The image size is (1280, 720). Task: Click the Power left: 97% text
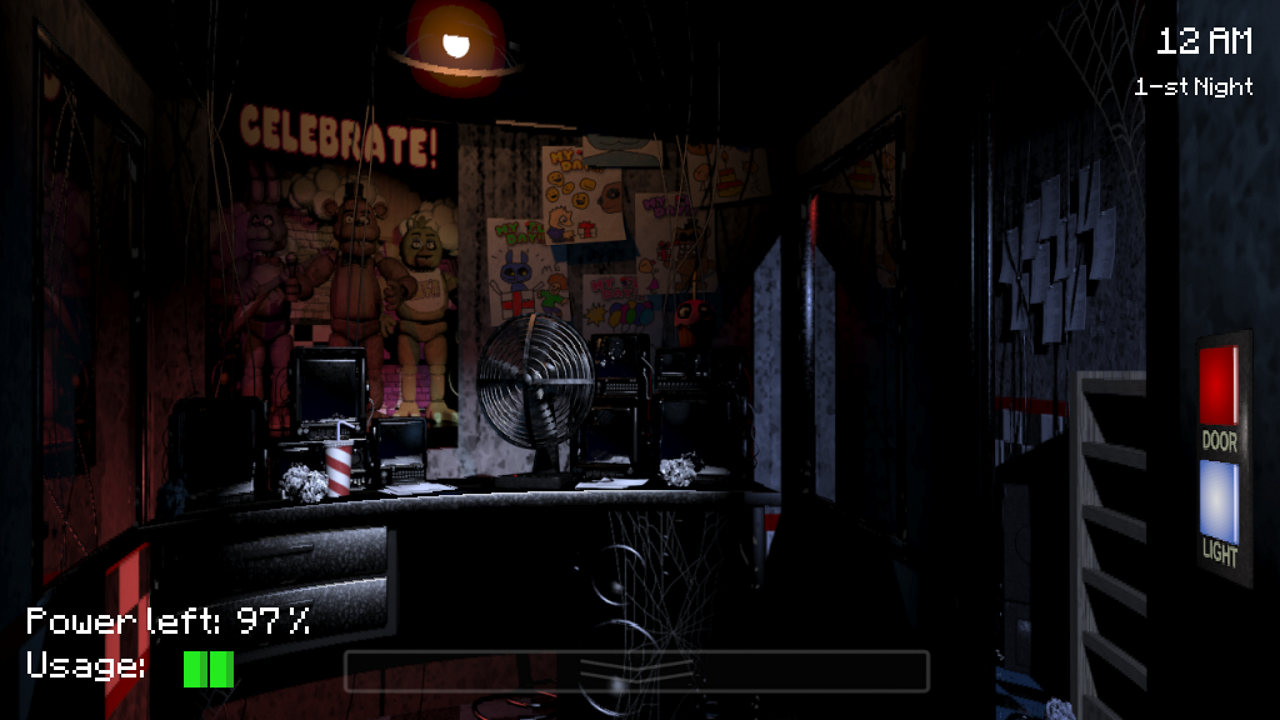pyautogui.click(x=165, y=620)
